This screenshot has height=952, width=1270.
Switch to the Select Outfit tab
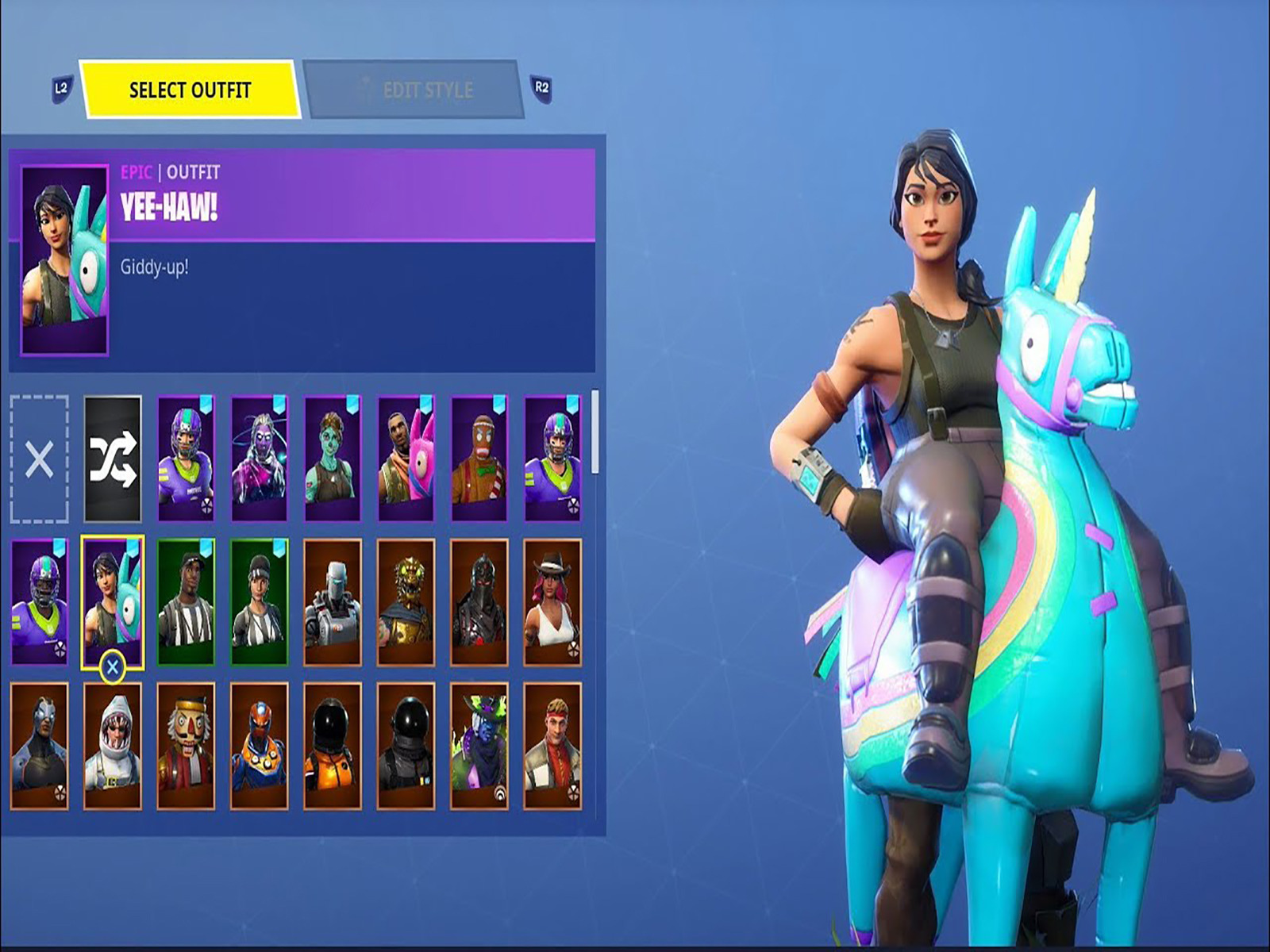click(190, 90)
